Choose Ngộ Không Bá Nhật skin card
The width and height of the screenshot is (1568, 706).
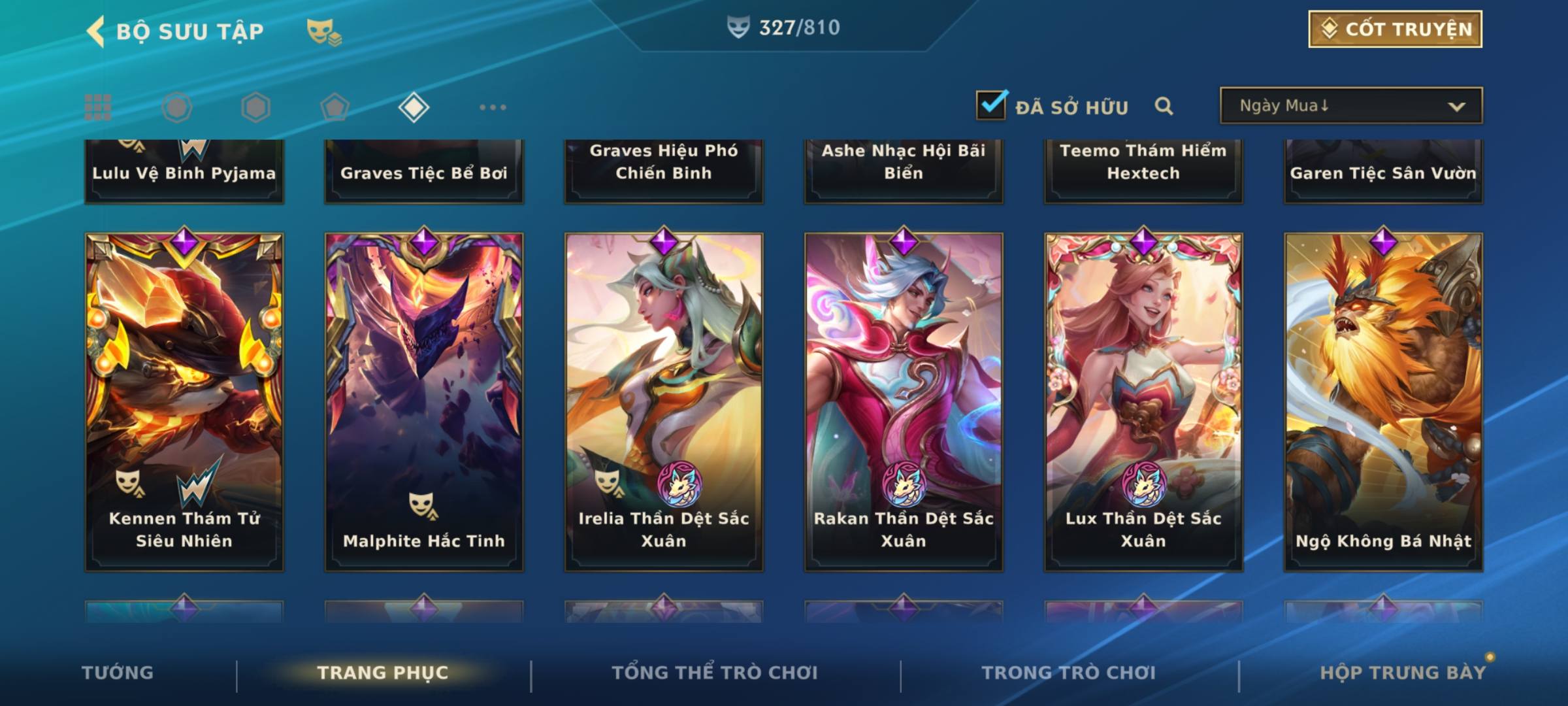coord(1383,402)
